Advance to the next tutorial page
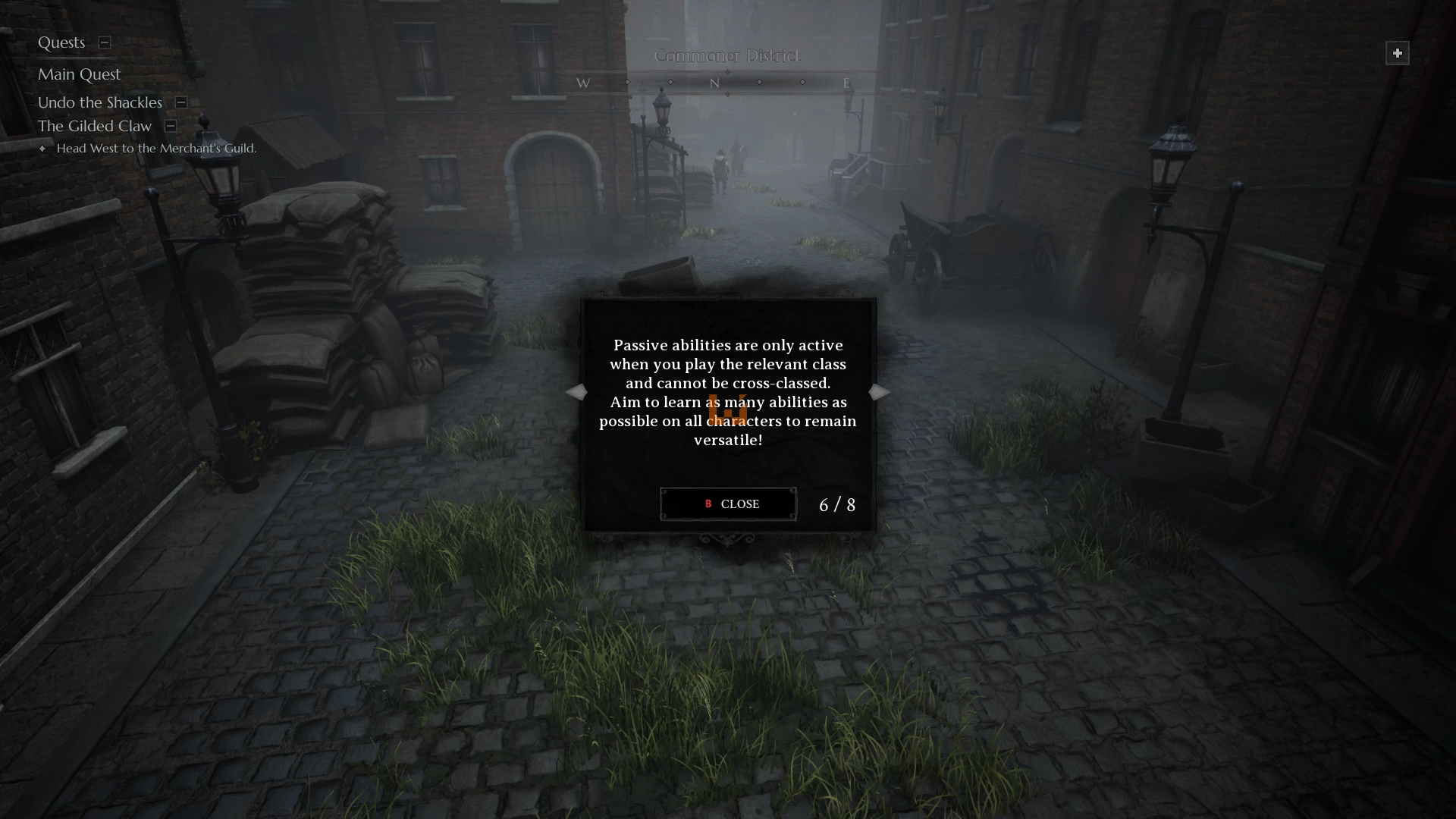The image size is (1456, 819). (879, 392)
